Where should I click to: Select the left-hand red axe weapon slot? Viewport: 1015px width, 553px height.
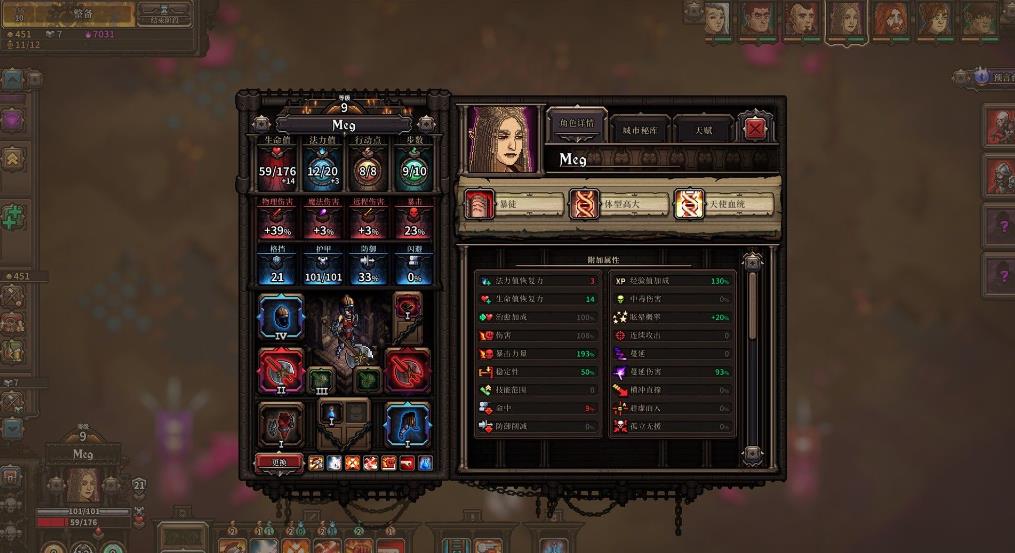click(x=281, y=370)
